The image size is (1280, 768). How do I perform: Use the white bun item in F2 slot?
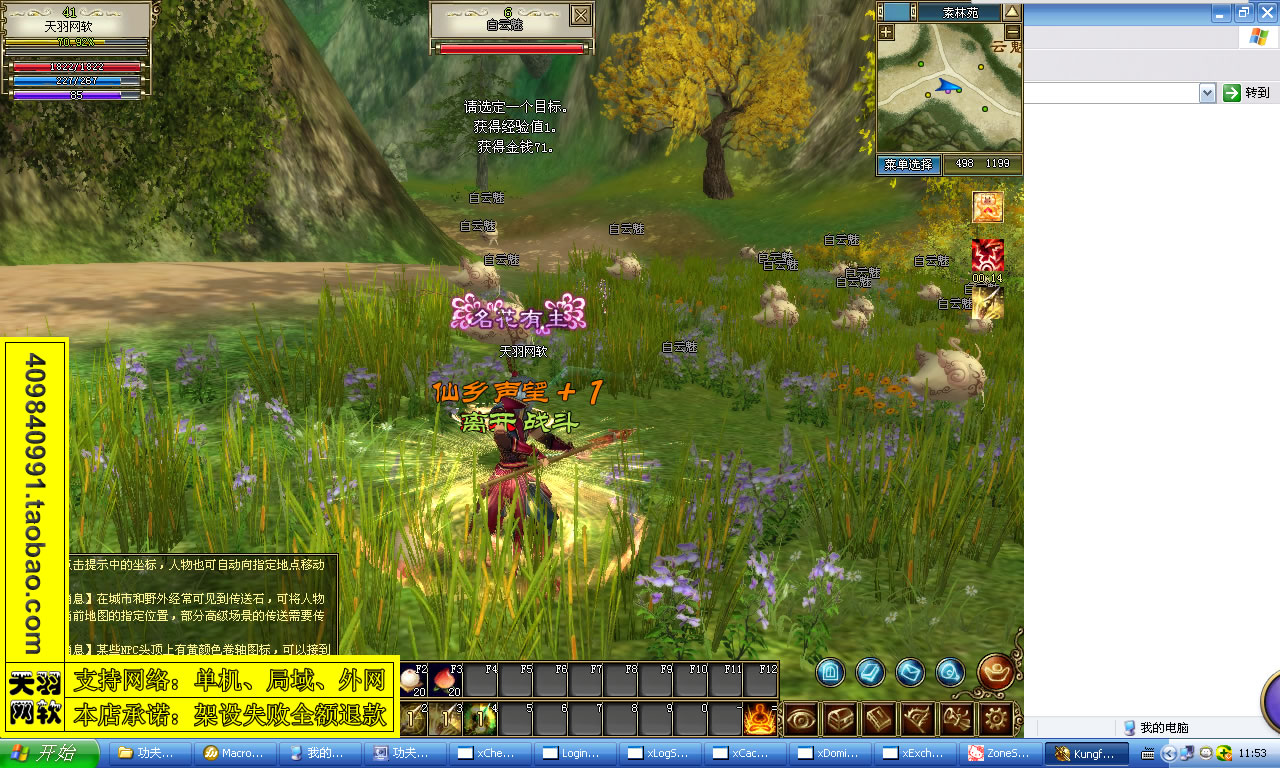coord(412,681)
